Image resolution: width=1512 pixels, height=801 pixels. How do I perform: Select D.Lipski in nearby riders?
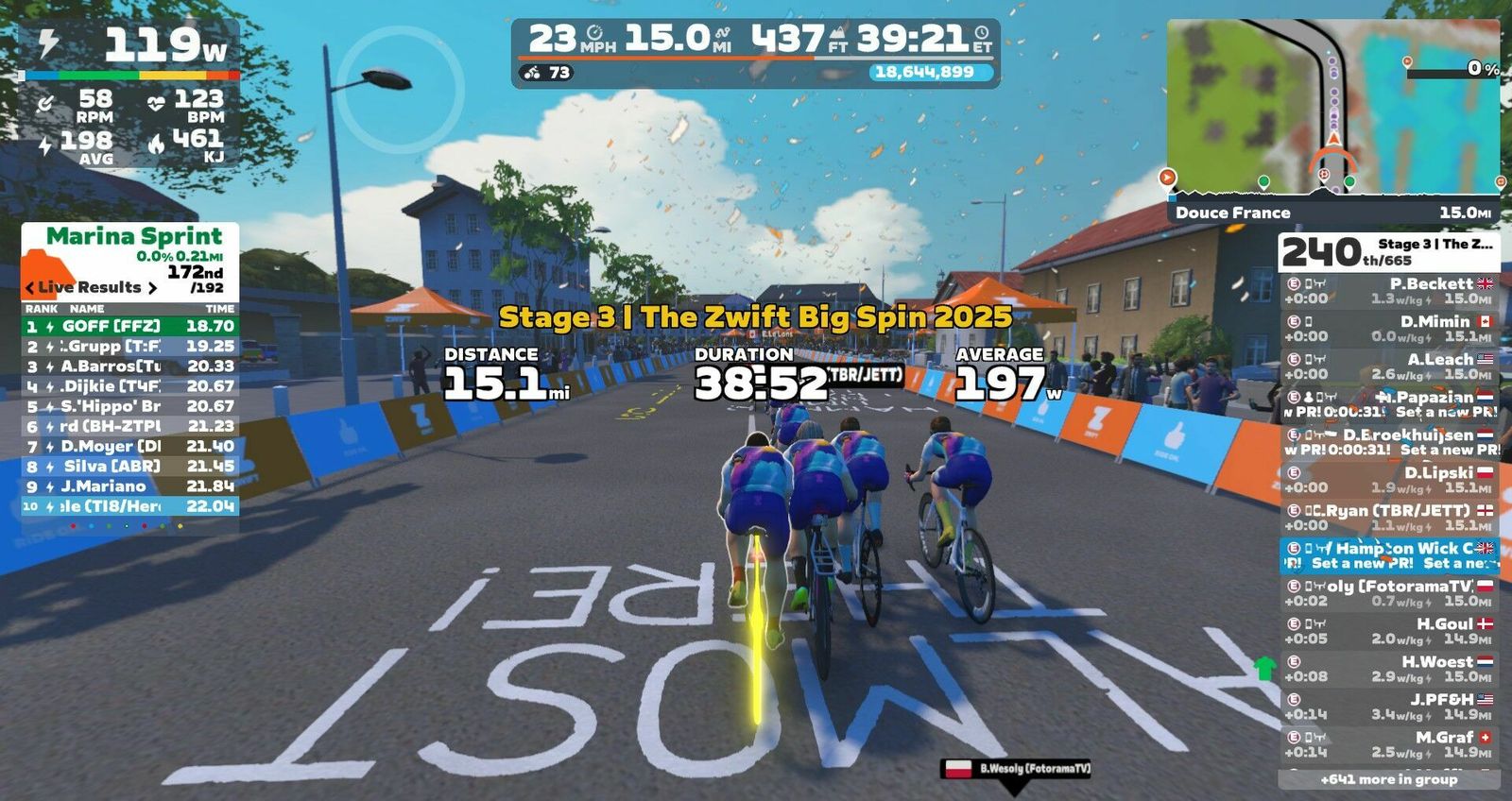click(1388, 480)
